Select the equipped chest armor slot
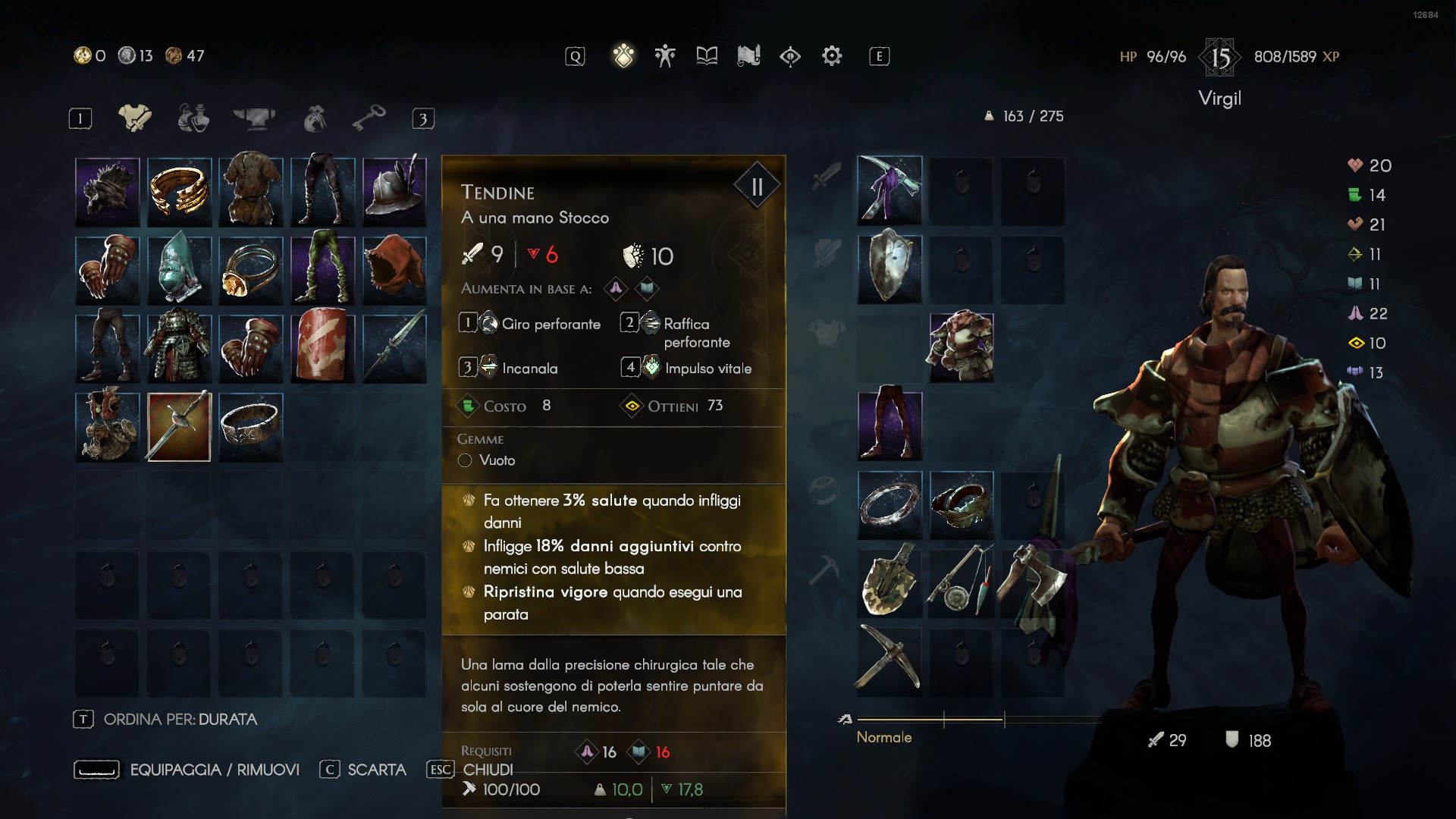1456x819 pixels. point(961,347)
